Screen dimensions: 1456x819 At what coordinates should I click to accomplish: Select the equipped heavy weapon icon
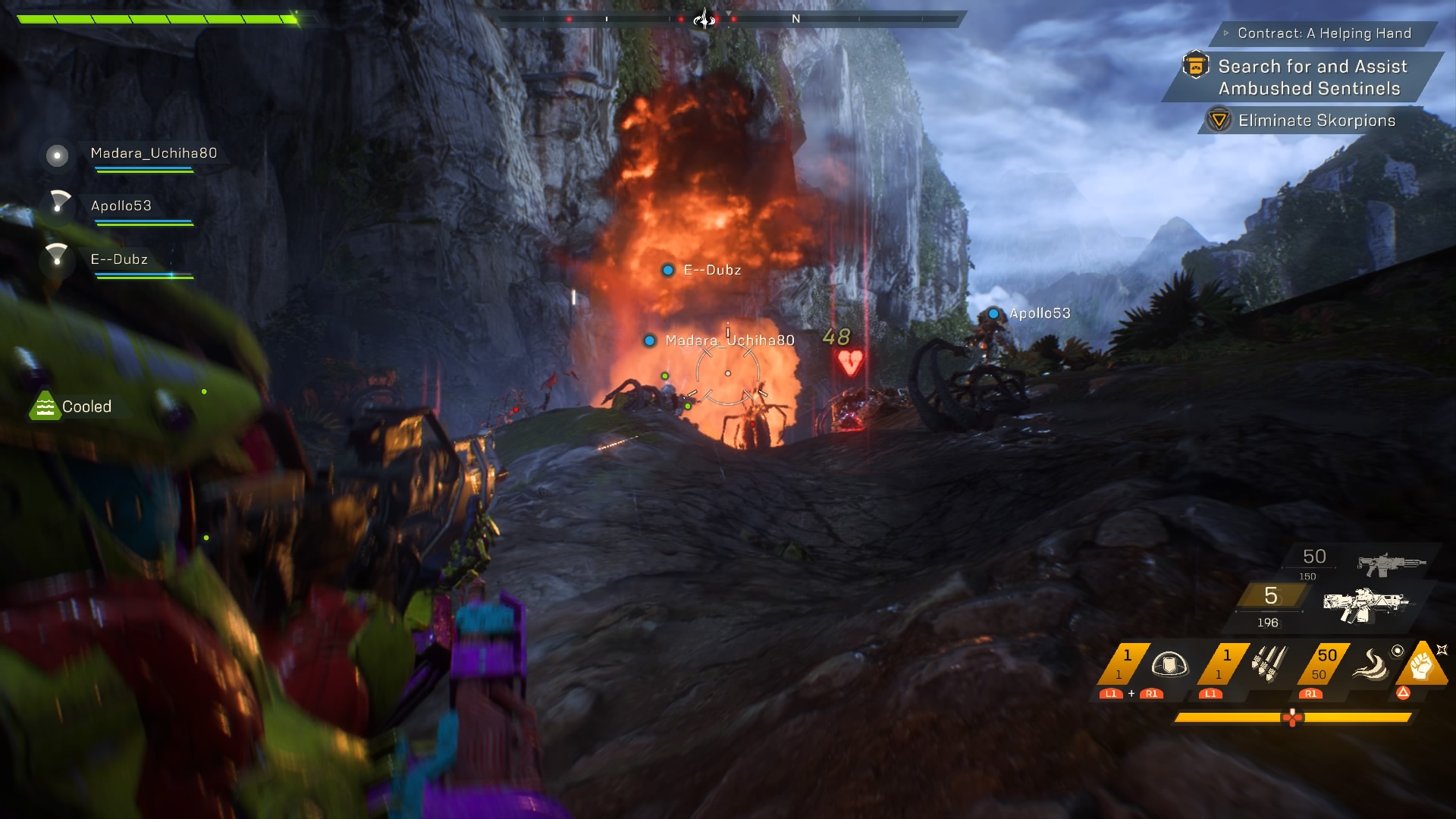pyautogui.click(x=1365, y=604)
